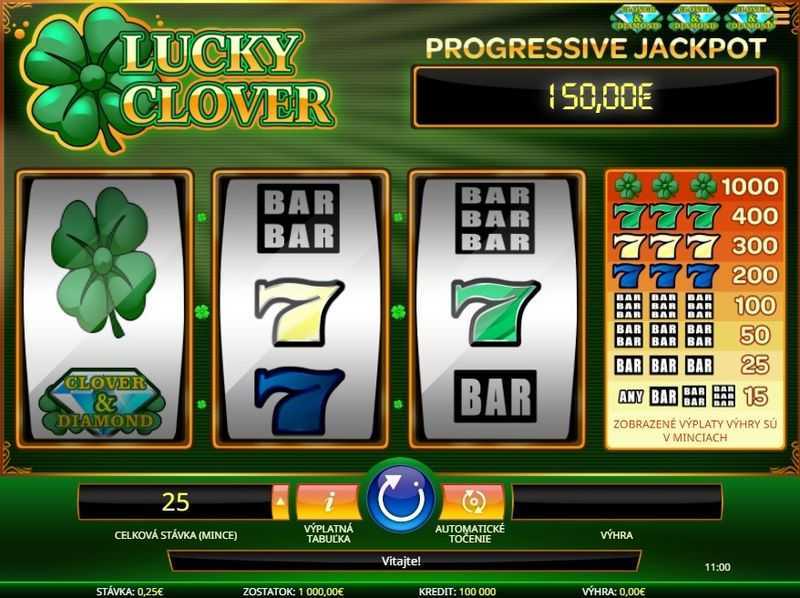Open the paytable info button
Screen dimensions: 800x598
tap(328, 499)
